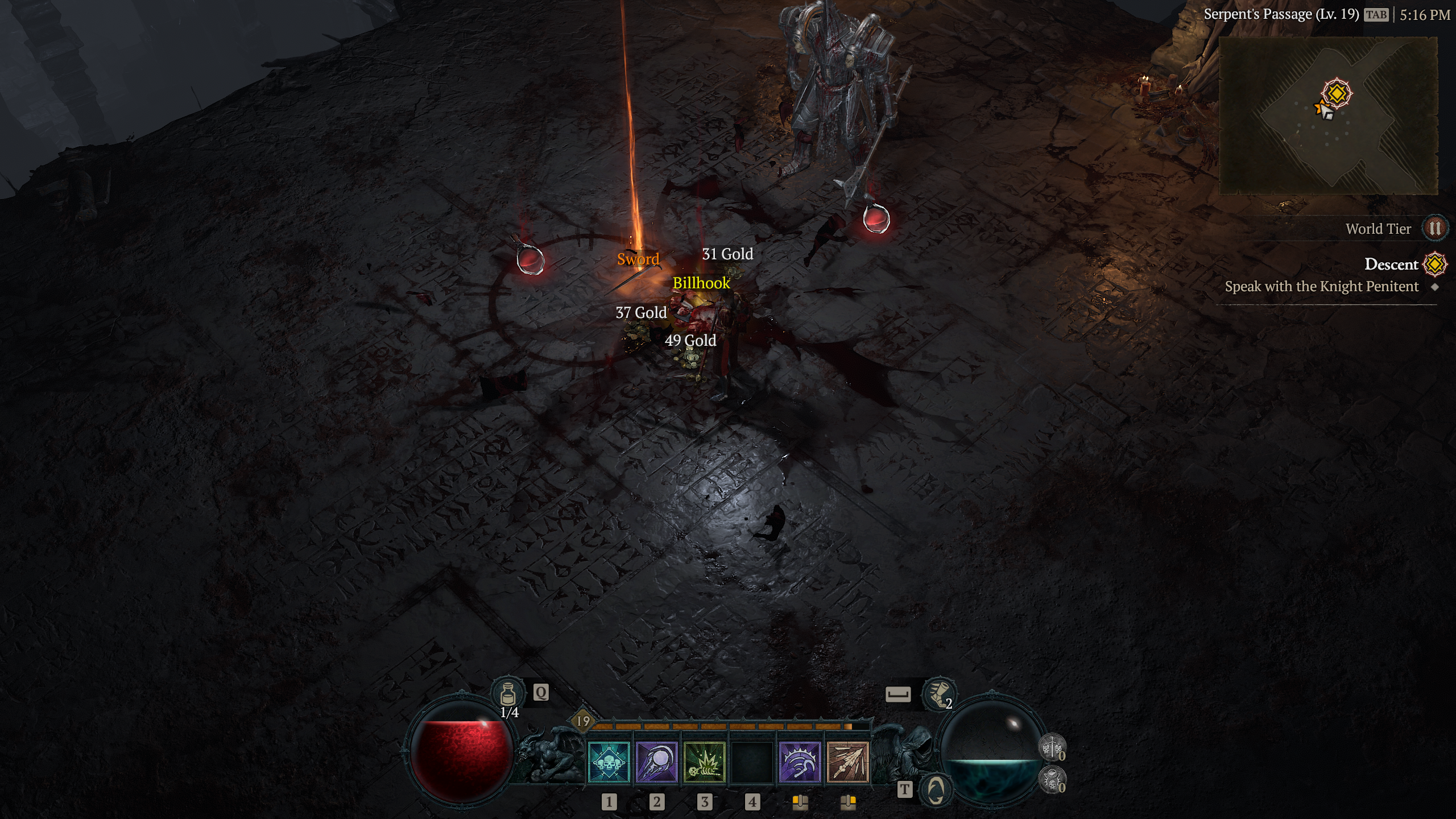The height and width of the screenshot is (819, 1456).
Task: Select the skeleton warriors sword counter icon
Action: [1052, 747]
